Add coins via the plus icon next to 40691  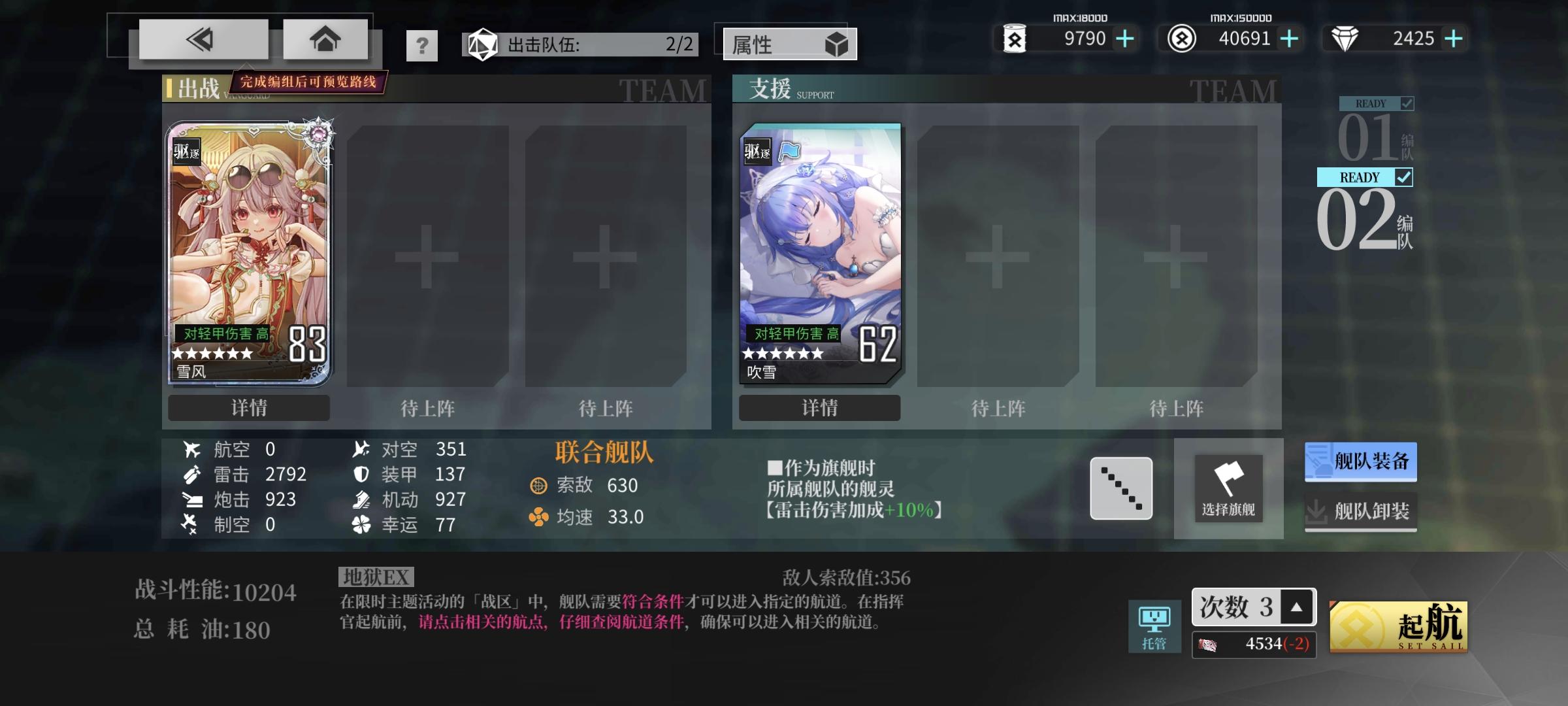1289,39
